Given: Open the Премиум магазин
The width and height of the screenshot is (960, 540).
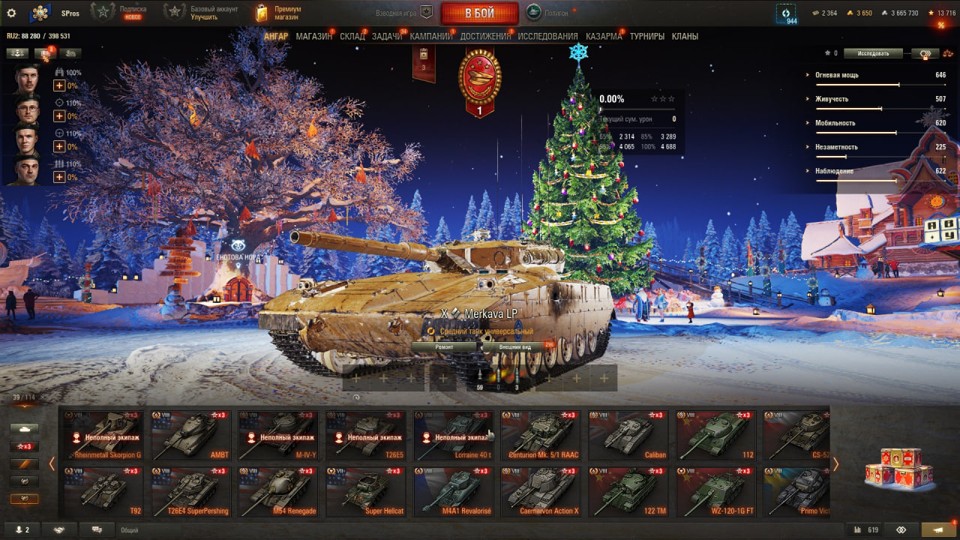Looking at the screenshot, I should click(278, 13).
